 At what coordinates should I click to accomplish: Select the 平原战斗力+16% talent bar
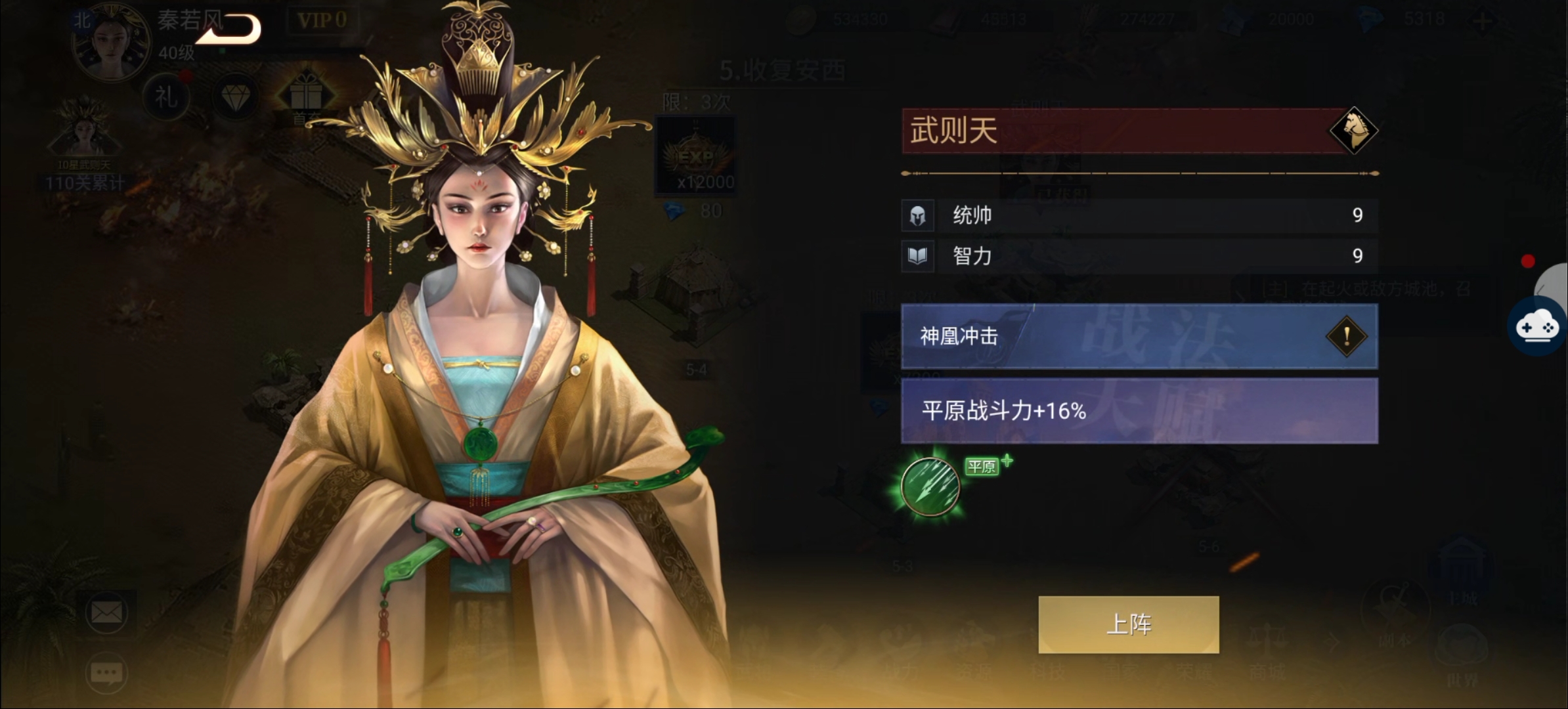1139,411
